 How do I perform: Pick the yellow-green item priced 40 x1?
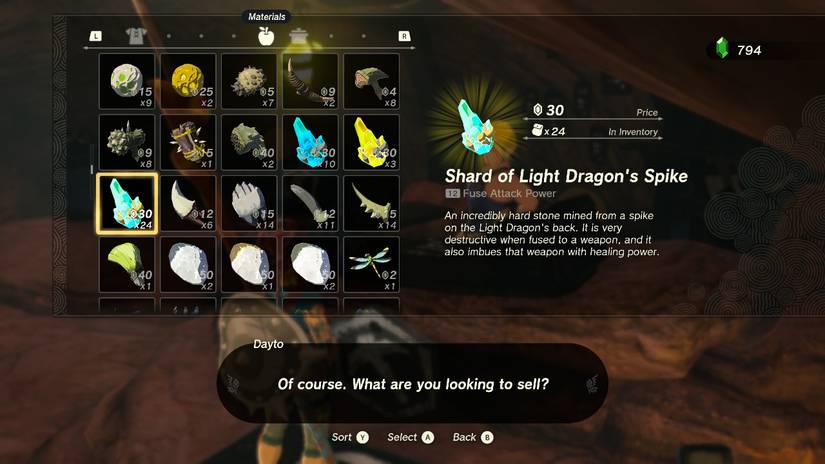tap(127, 264)
